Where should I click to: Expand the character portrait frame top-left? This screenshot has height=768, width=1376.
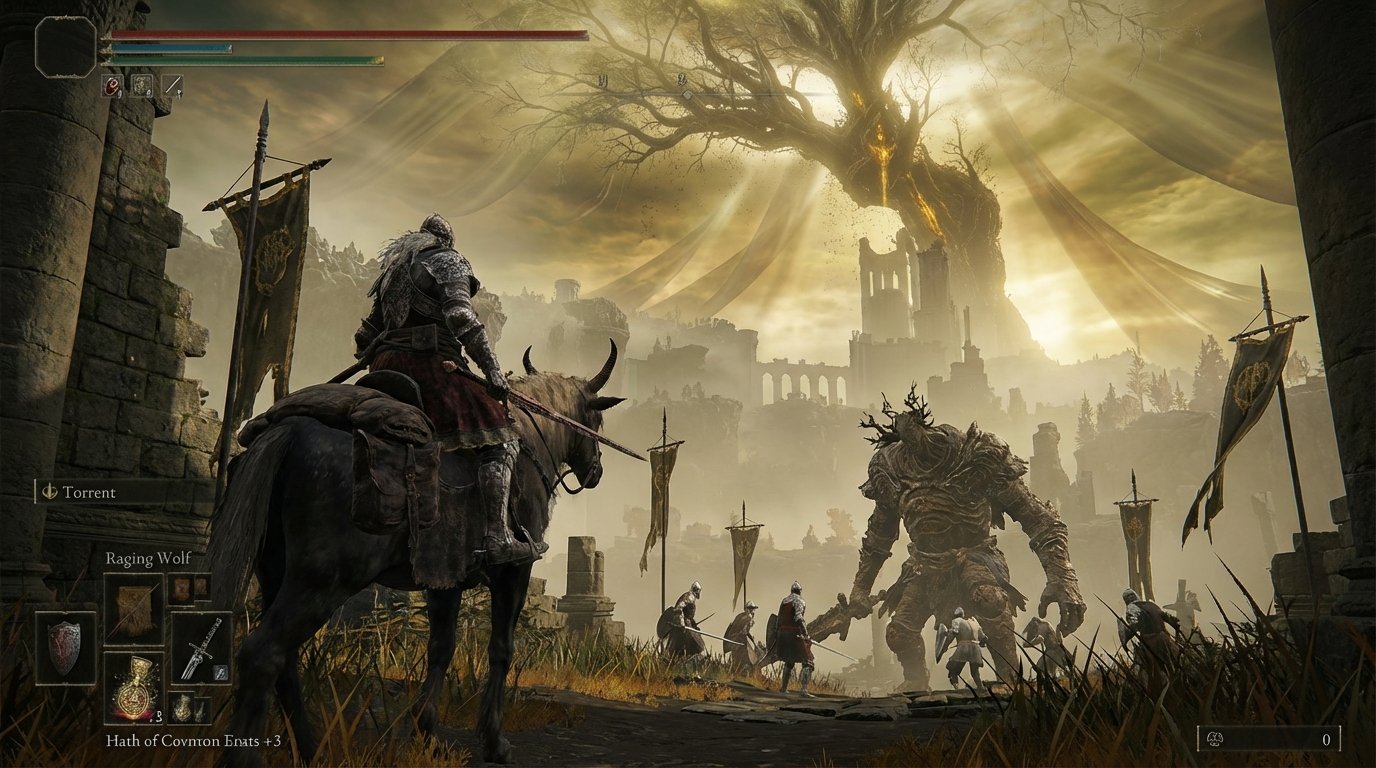pos(64,44)
